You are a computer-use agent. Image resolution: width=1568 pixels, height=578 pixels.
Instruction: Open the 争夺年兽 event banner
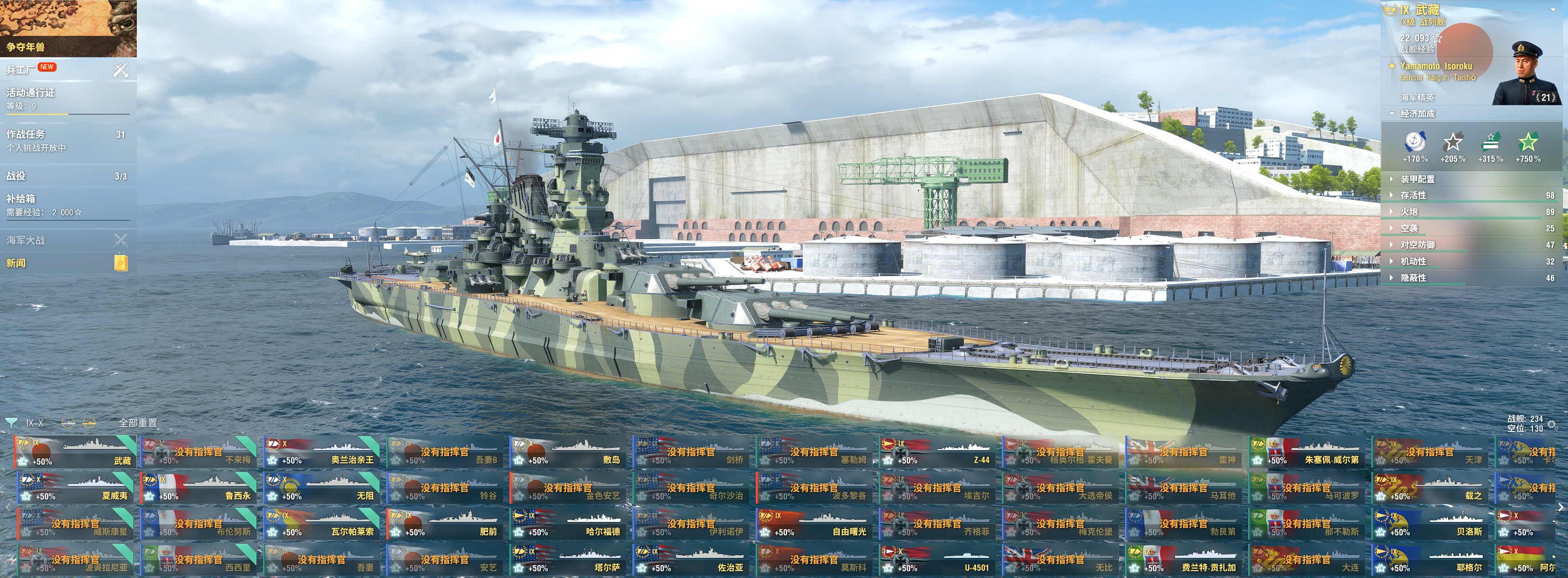point(68,28)
